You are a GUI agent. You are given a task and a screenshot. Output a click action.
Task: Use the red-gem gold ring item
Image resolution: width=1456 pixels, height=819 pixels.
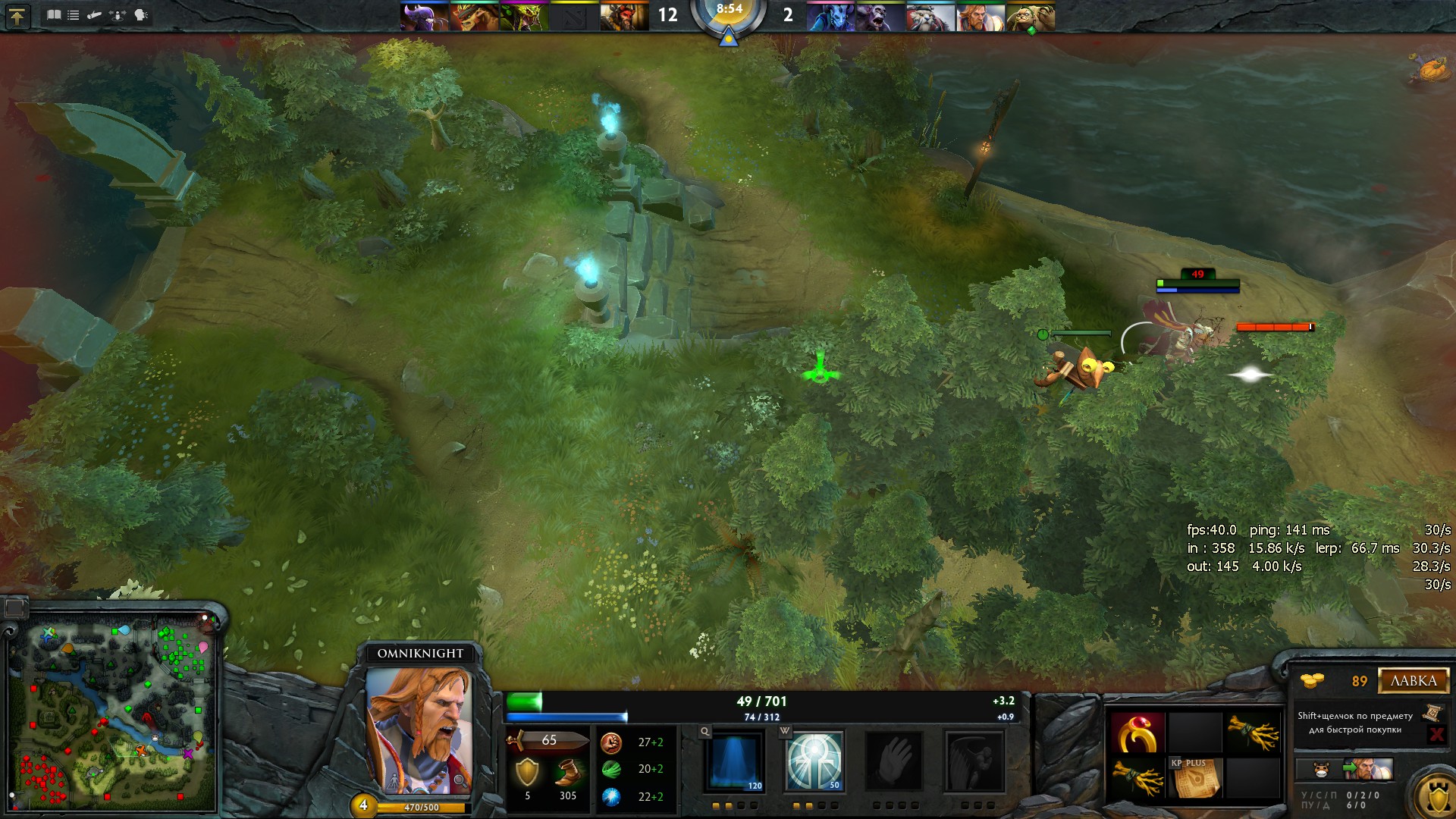pyautogui.click(x=1137, y=732)
